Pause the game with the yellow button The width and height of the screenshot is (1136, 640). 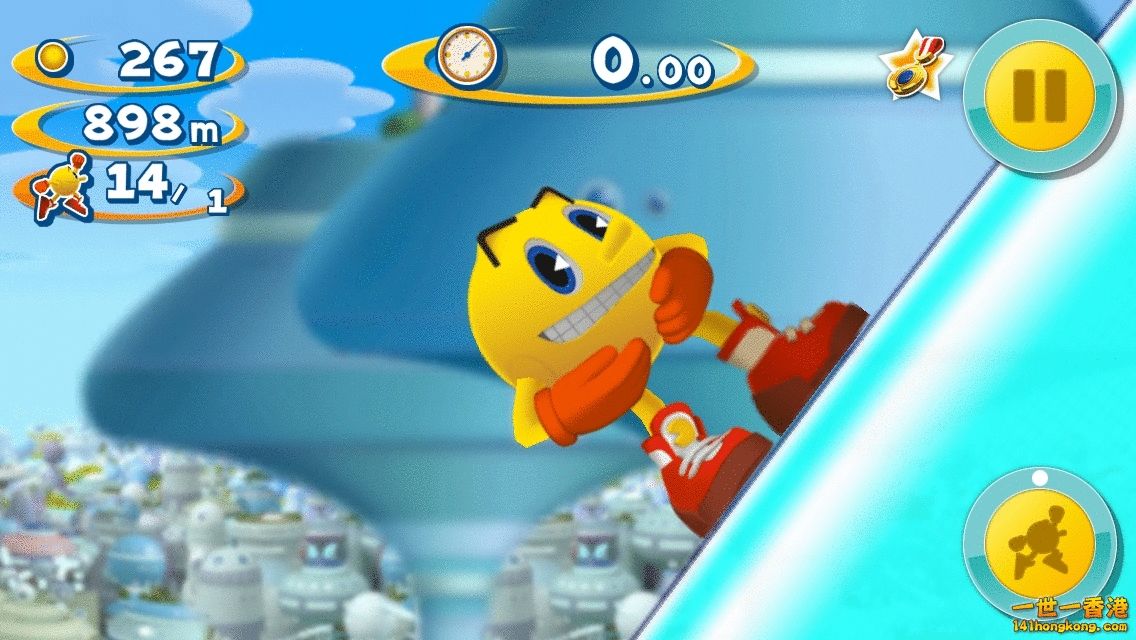[x=1039, y=96]
